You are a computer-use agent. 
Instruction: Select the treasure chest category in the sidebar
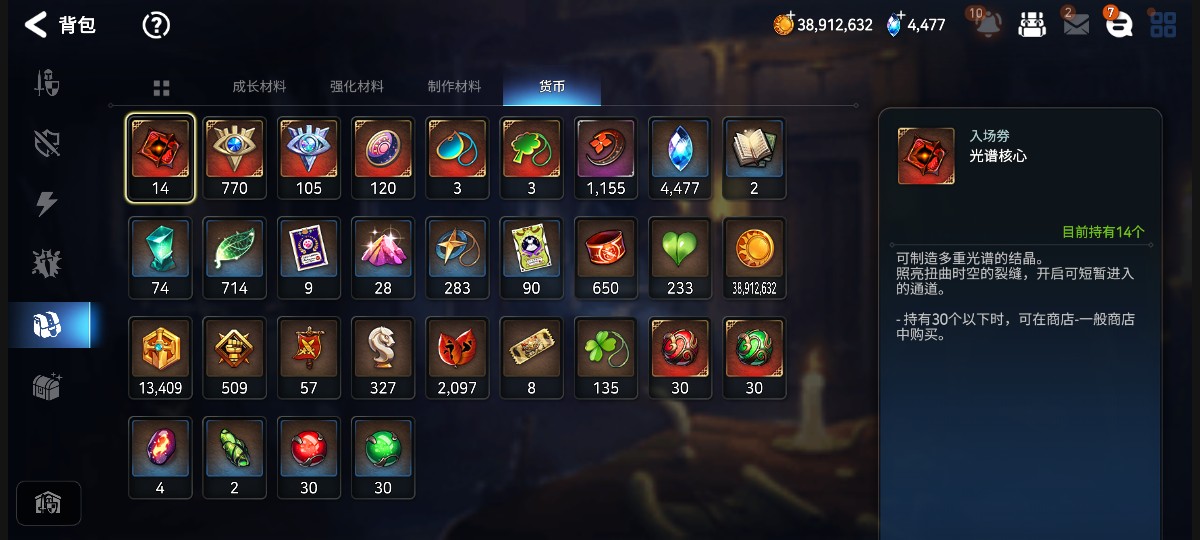pos(48,387)
